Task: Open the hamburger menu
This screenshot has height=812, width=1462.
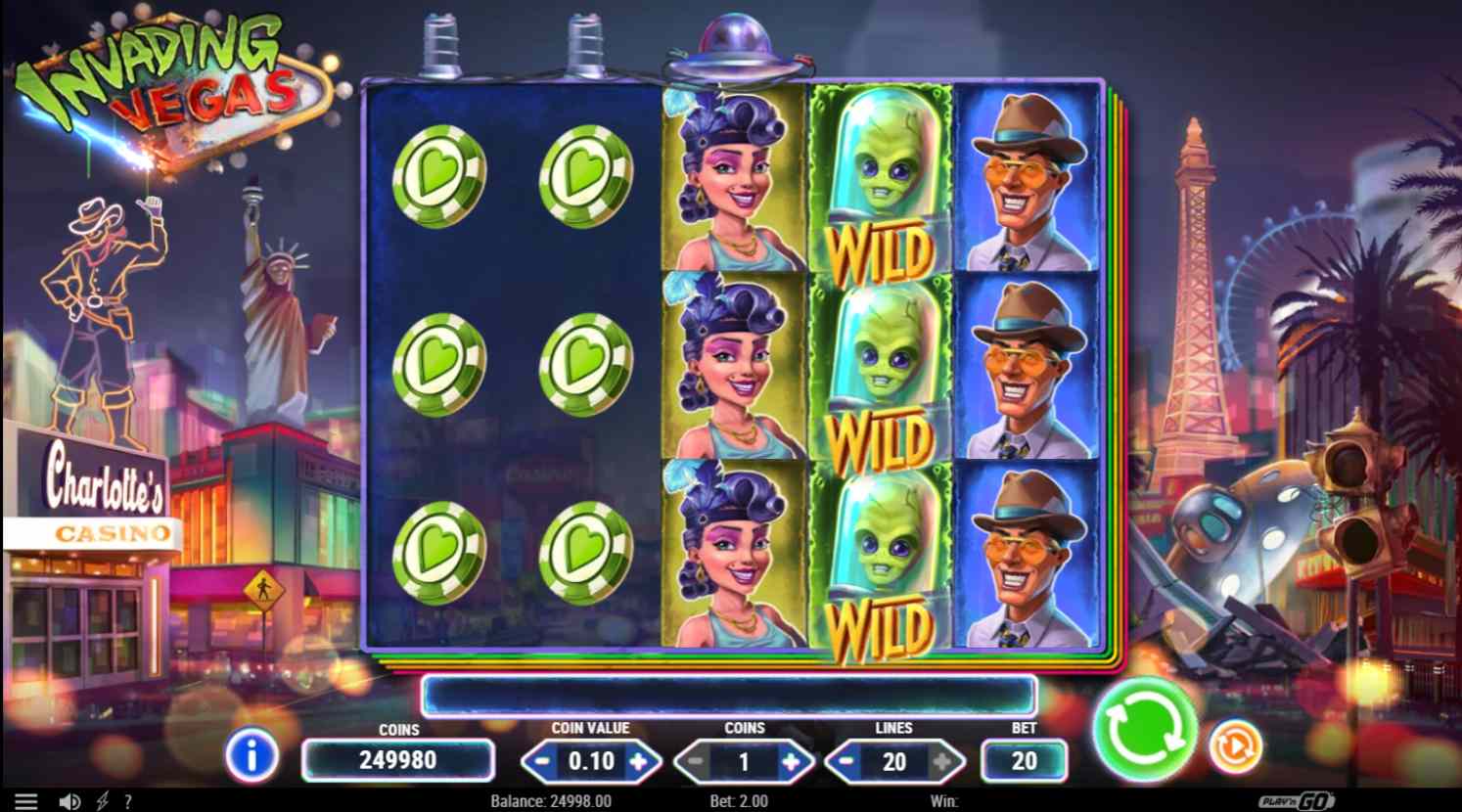Action: pos(25,801)
